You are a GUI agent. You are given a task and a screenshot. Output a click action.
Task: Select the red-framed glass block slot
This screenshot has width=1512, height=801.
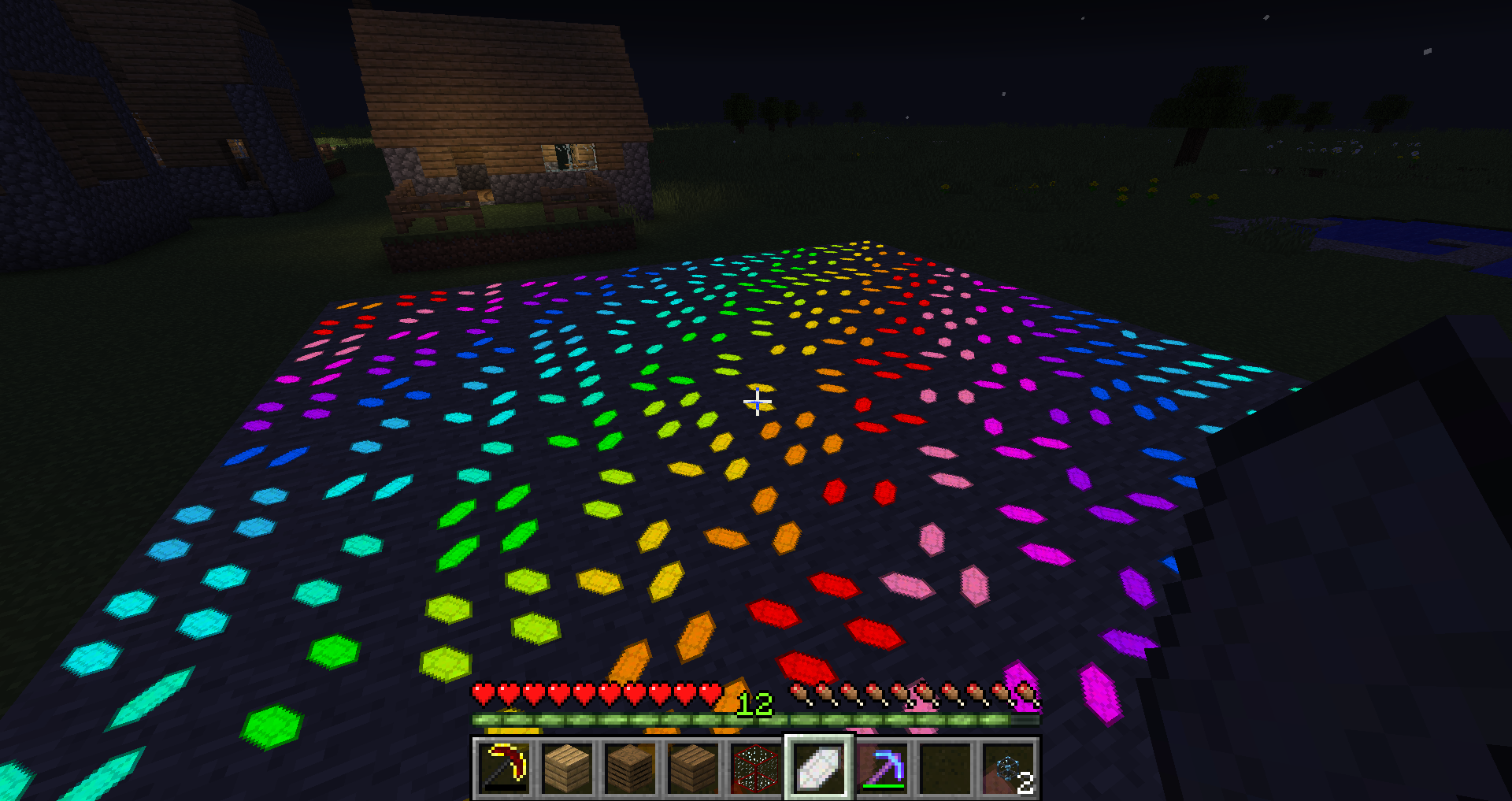[x=756, y=767]
